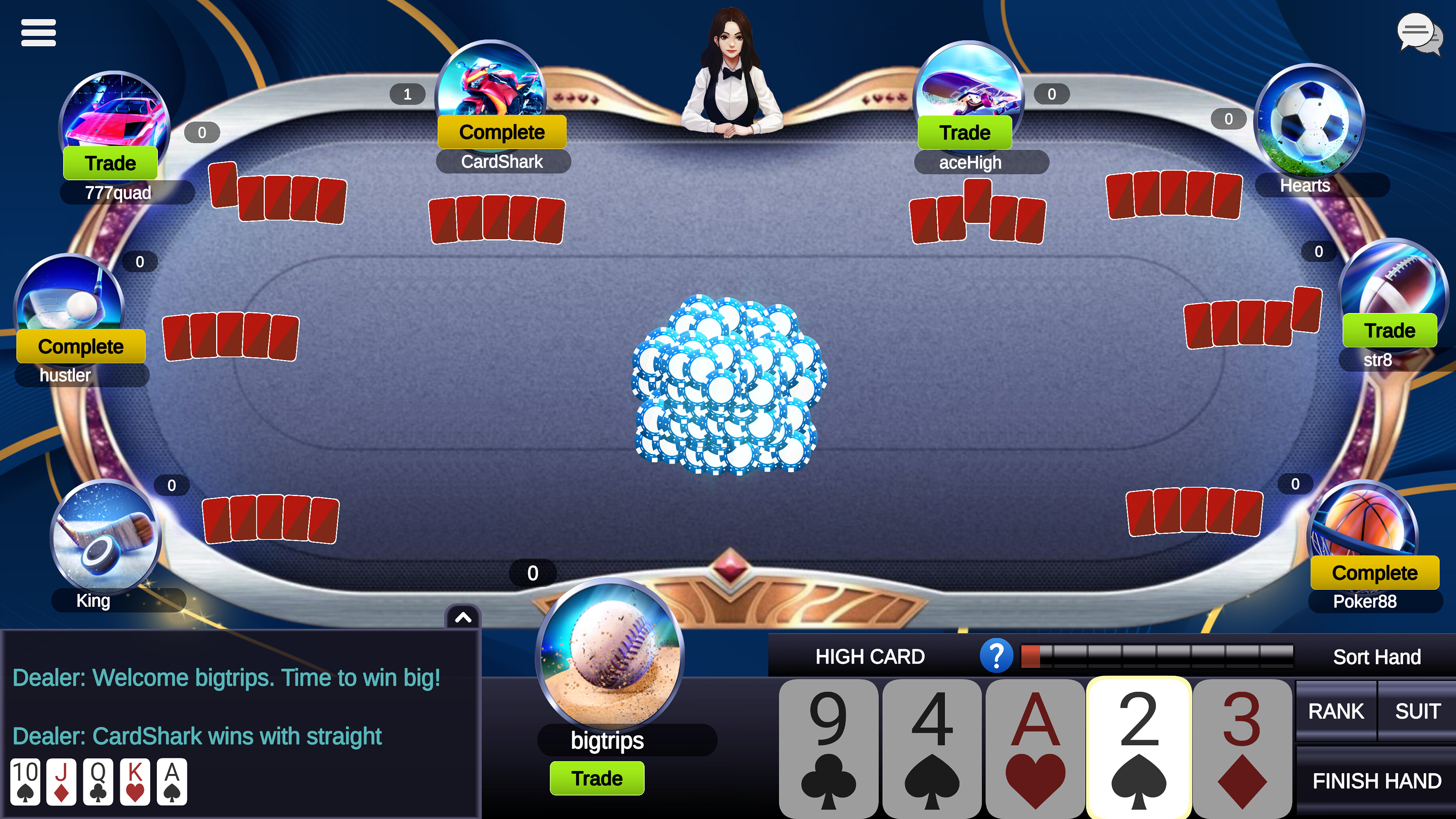
Task: Open the chat bubble icon
Action: pos(1418,34)
